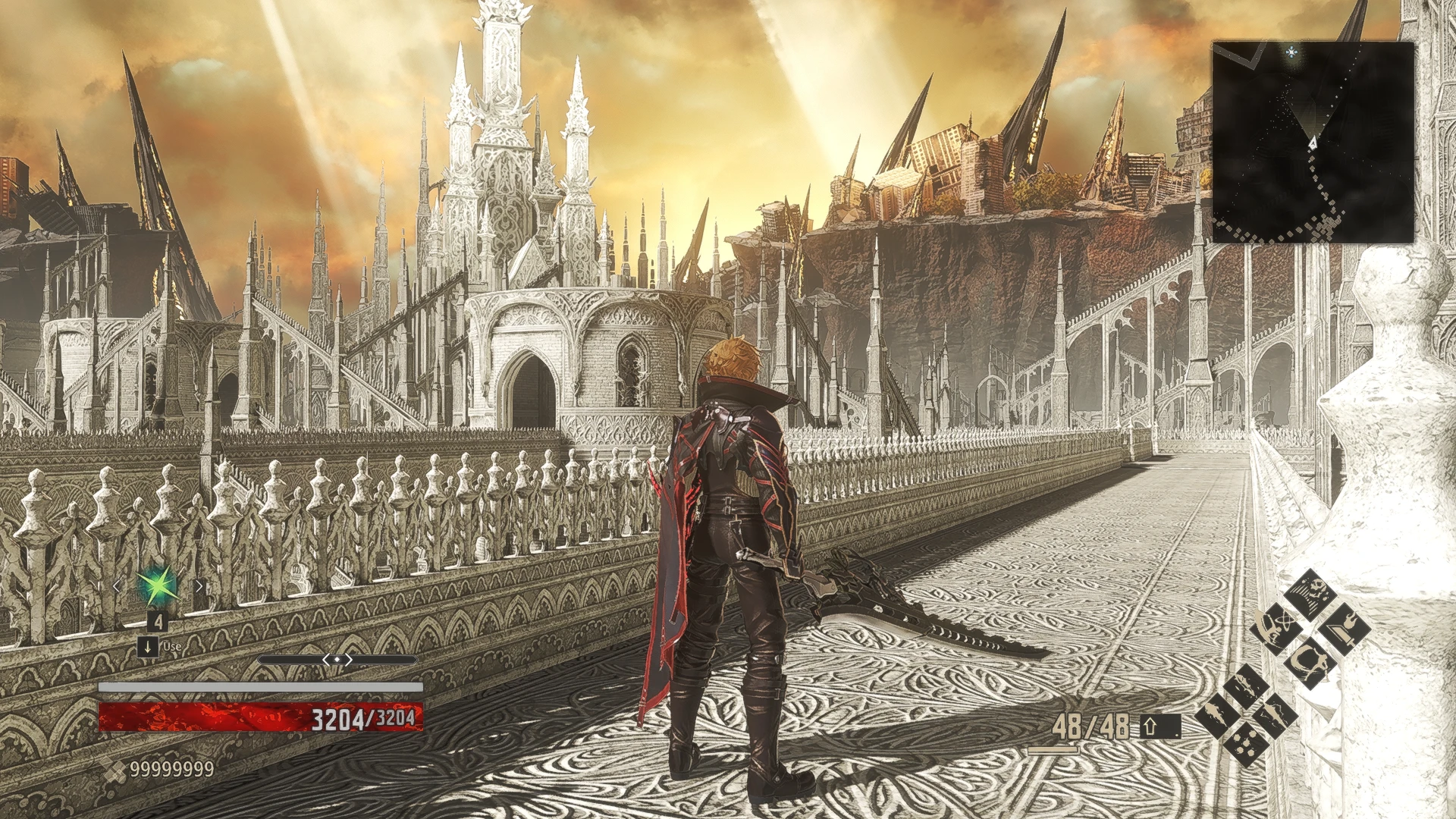Screen dimensions: 1456x819
Task: Cycle to the next quick item
Action: pyautogui.click(x=199, y=586)
